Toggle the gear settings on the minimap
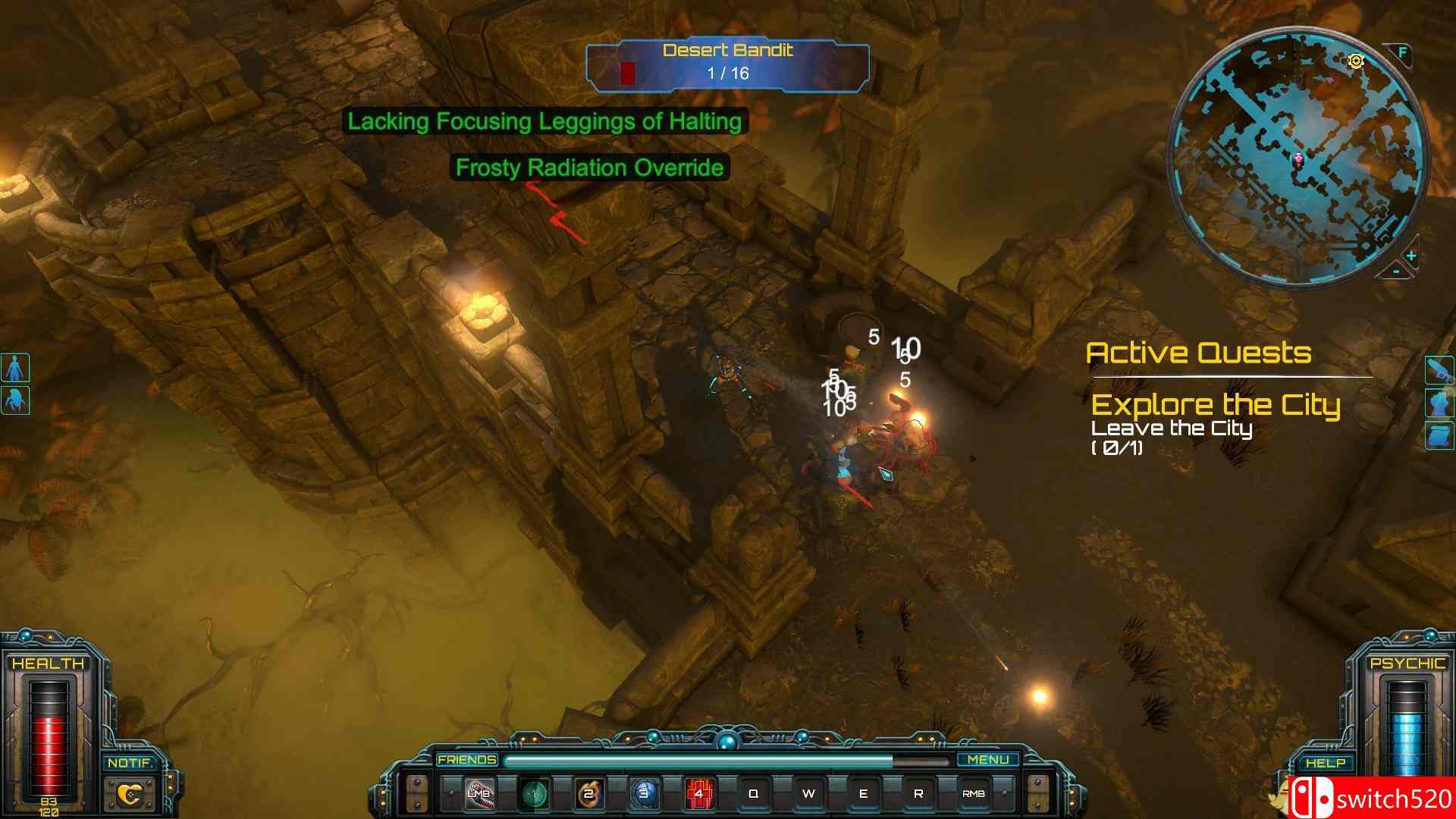The width and height of the screenshot is (1456, 819). click(x=1356, y=61)
